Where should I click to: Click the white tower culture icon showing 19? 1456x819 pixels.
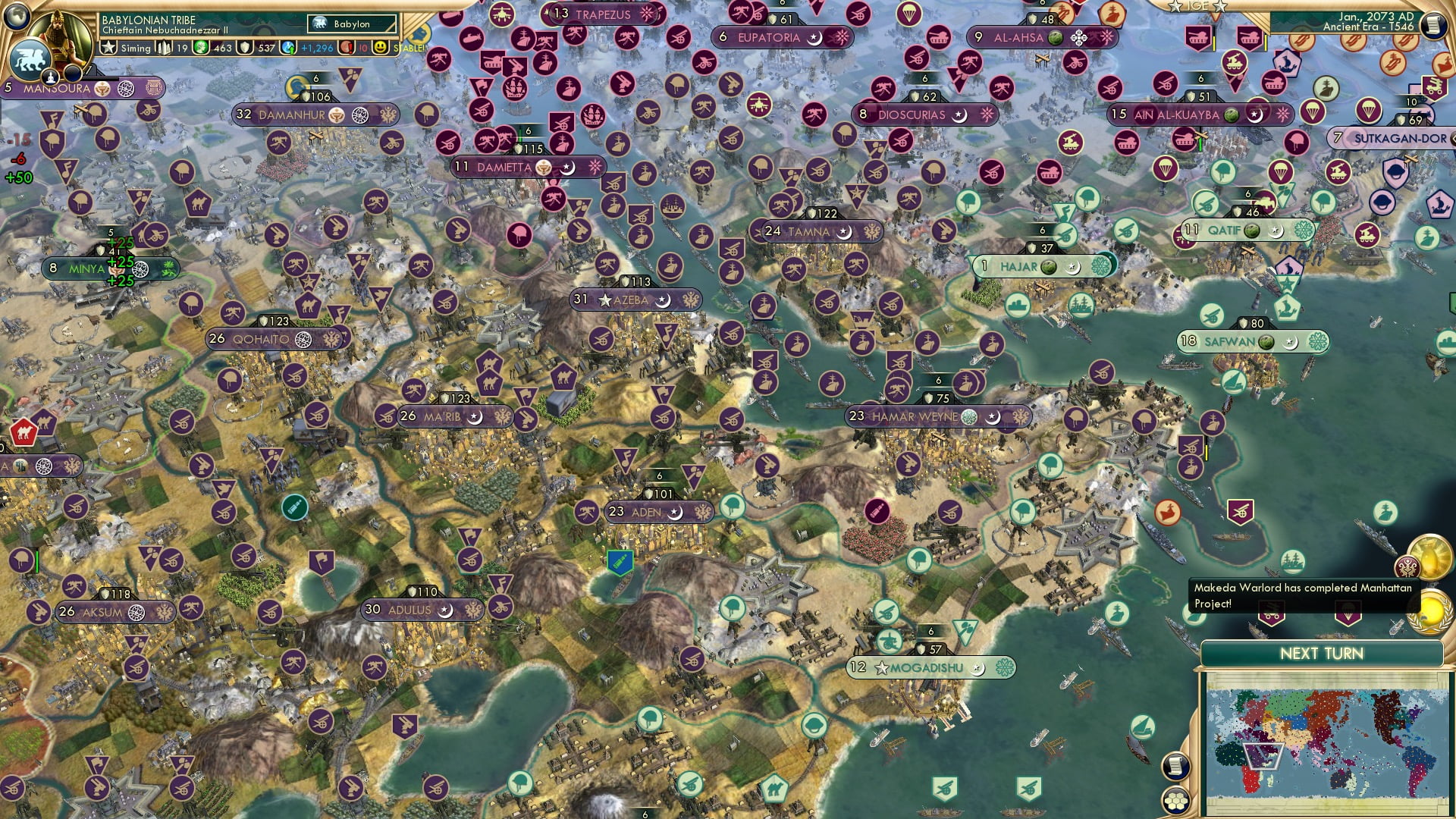click(164, 48)
